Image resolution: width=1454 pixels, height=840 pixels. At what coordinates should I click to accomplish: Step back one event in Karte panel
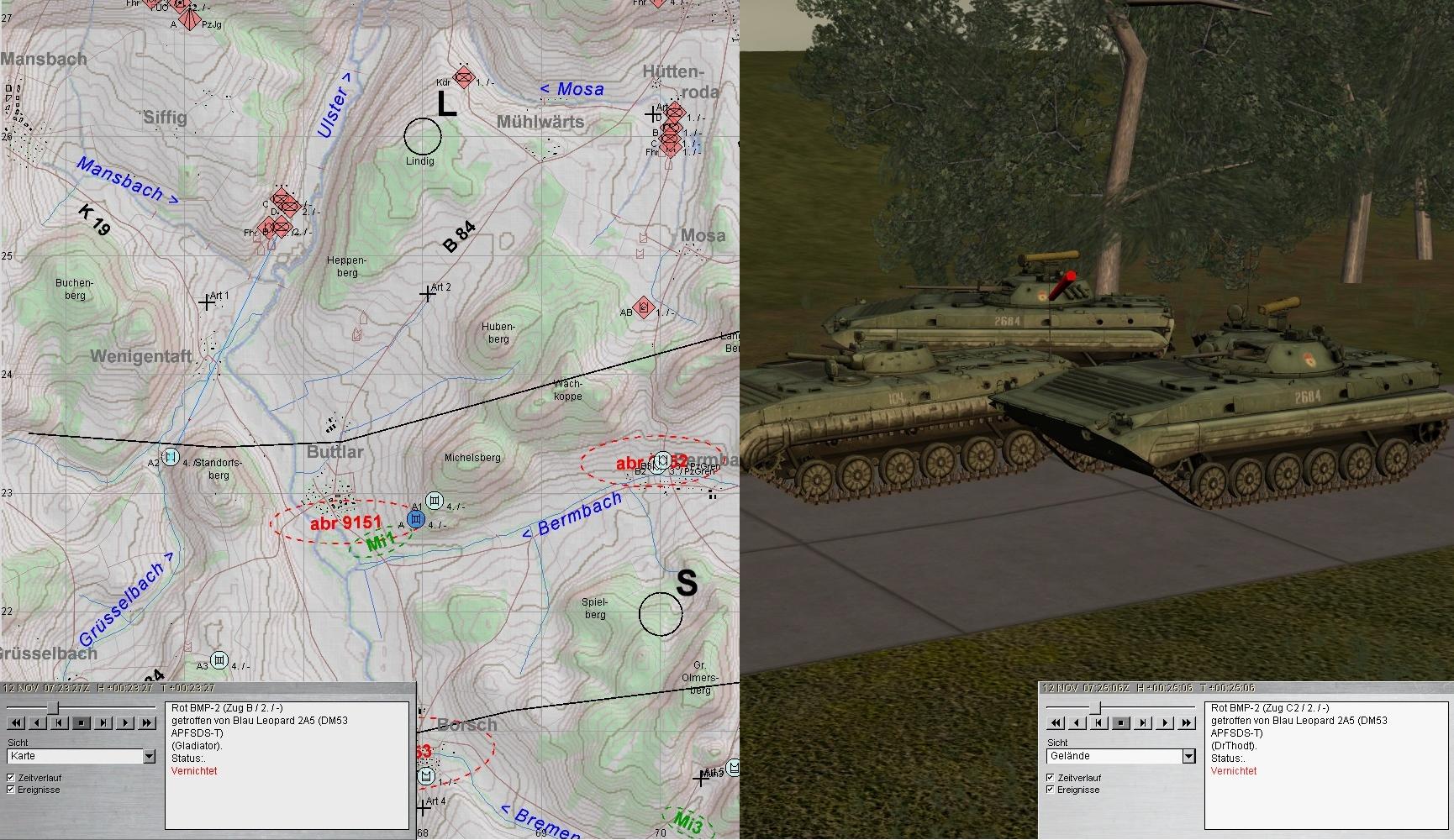point(59,722)
